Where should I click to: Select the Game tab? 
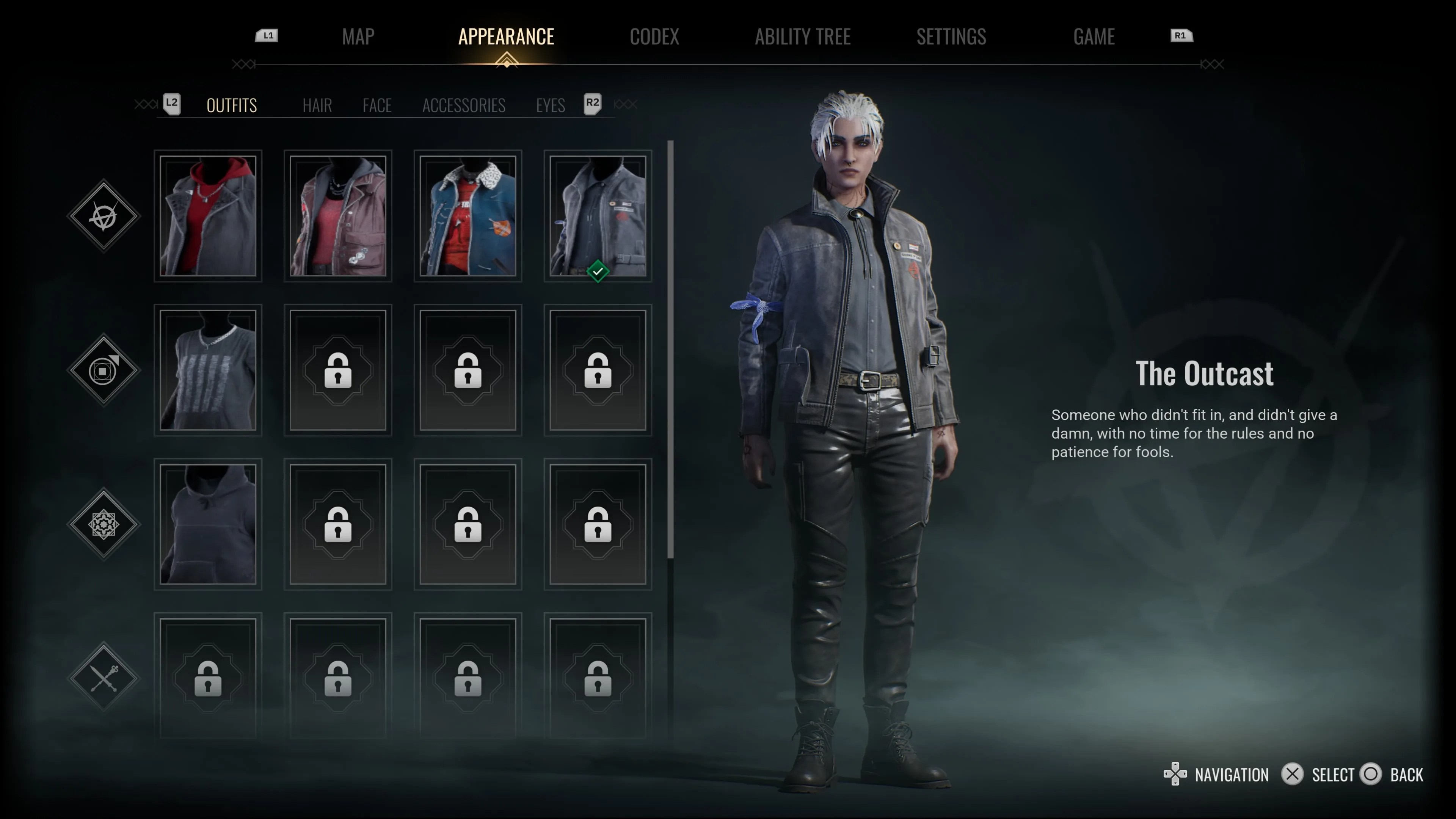pyautogui.click(x=1094, y=37)
